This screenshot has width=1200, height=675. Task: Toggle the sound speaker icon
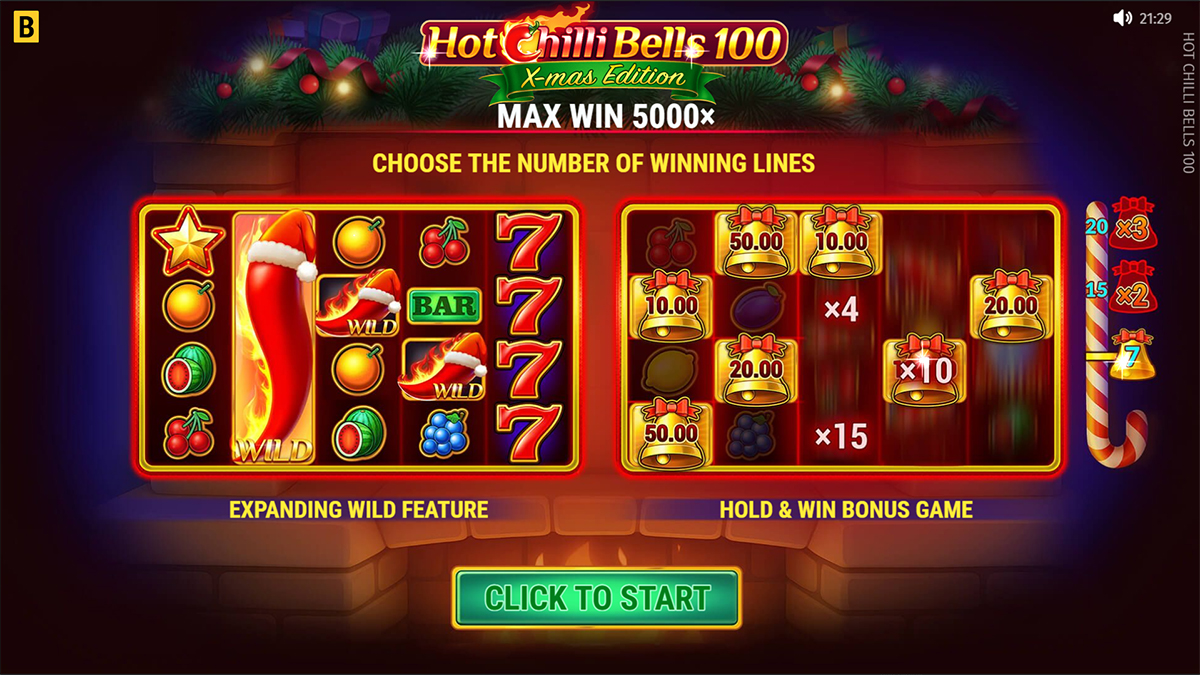click(1122, 18)
